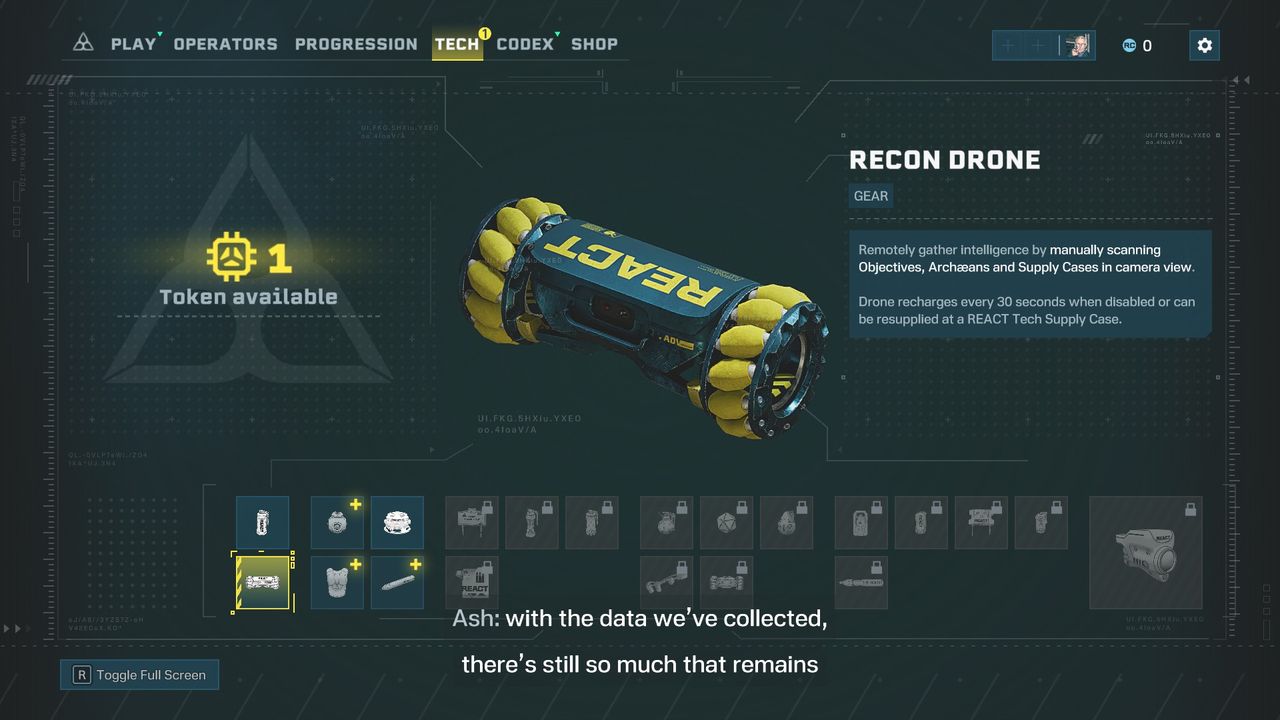Toggle full screen item view
This screenshot has width=1280, height=720.
click(x=139, y=675)
